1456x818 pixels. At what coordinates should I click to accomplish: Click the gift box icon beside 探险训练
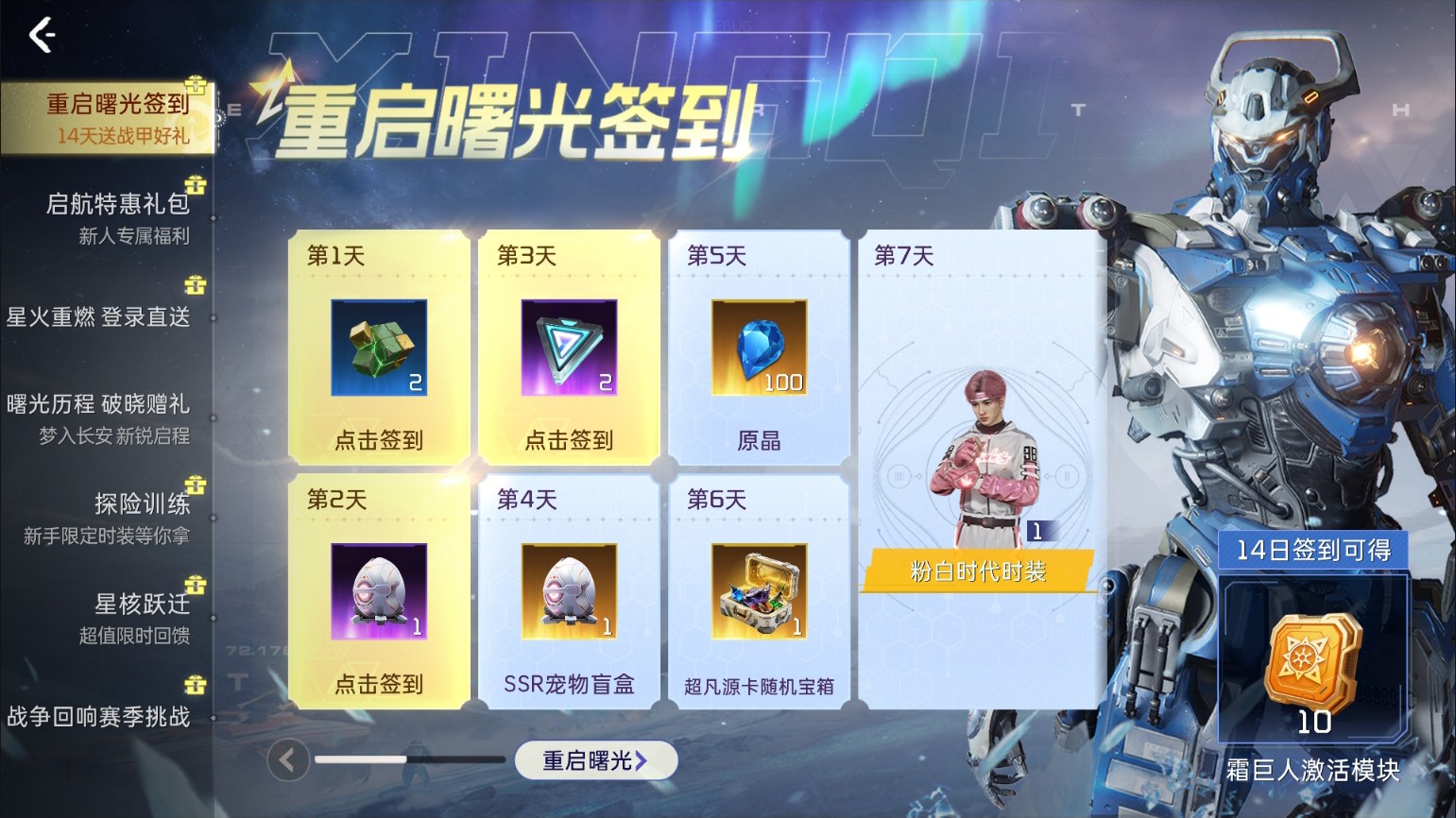(x=197, y=485)
